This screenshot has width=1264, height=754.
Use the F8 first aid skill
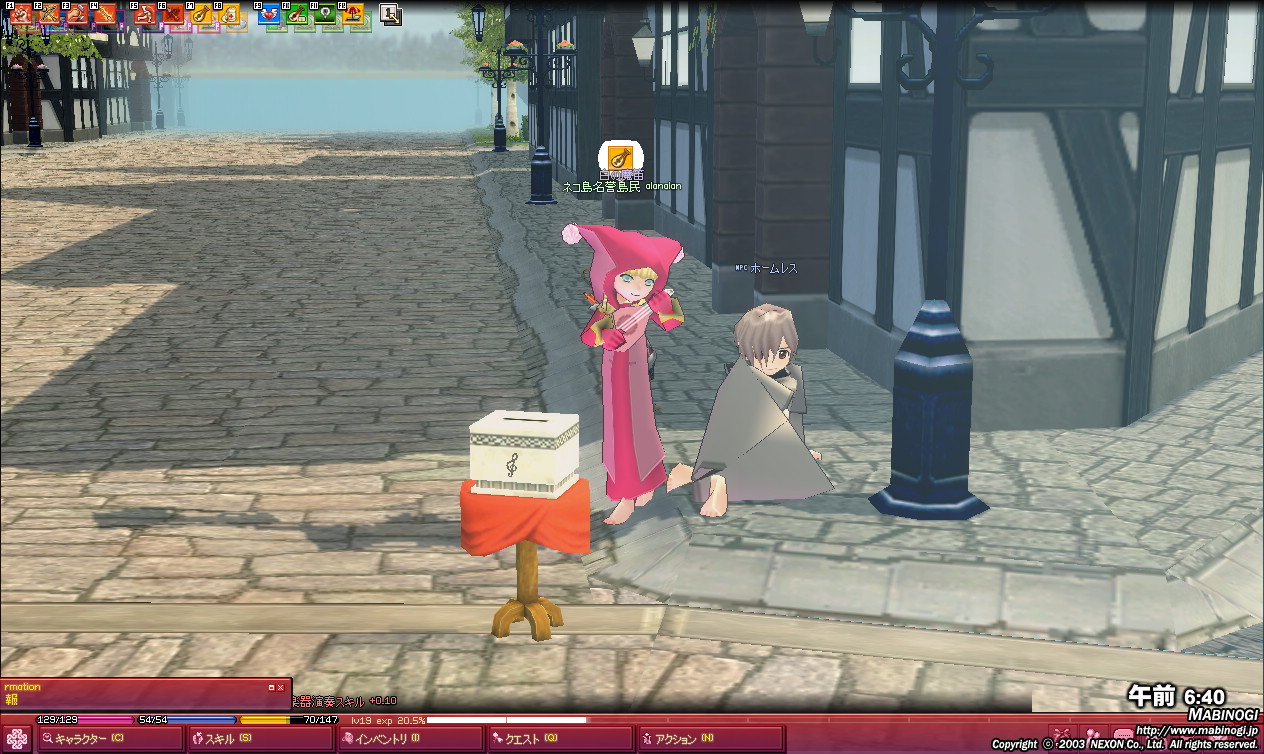click(x=229, y=14)
